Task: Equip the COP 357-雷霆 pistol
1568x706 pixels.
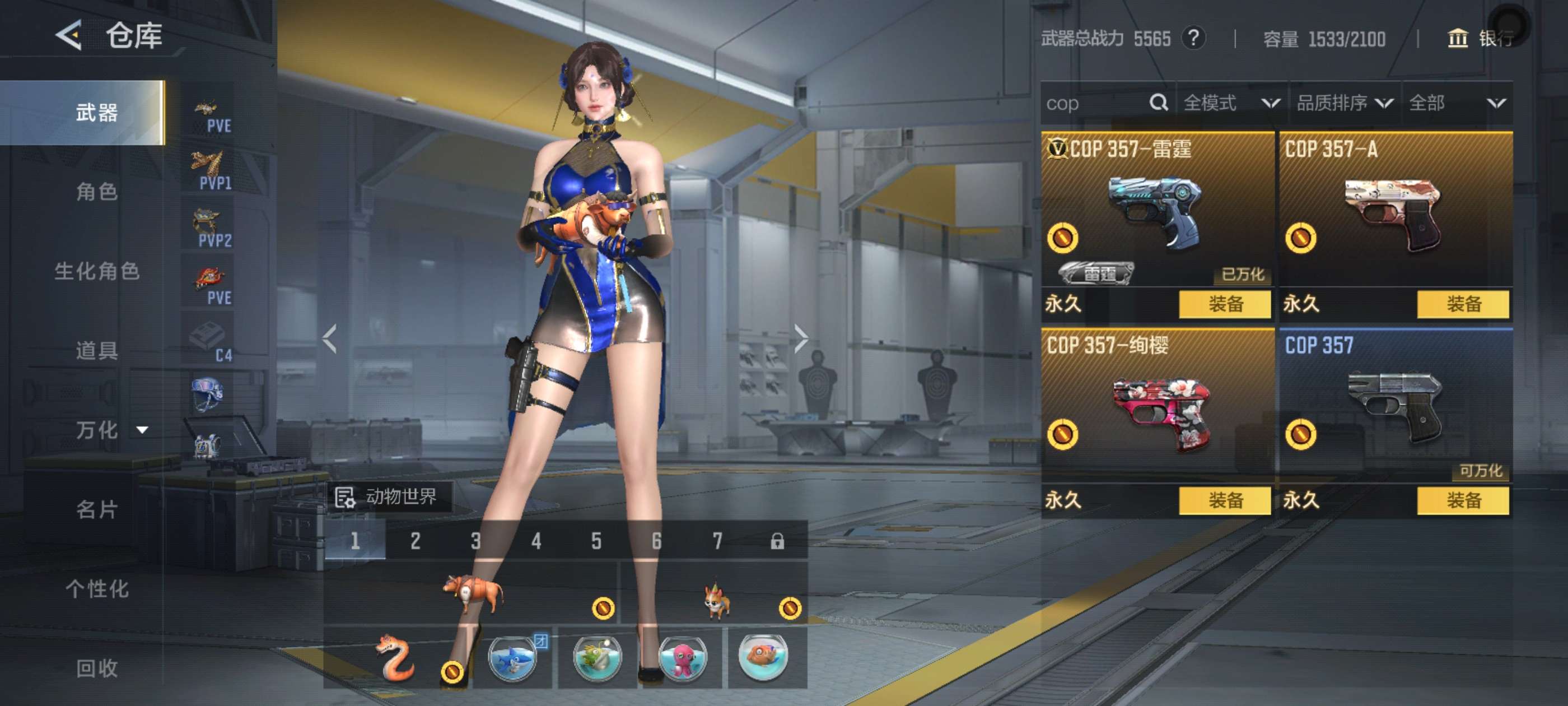Action: [1225, 304]
